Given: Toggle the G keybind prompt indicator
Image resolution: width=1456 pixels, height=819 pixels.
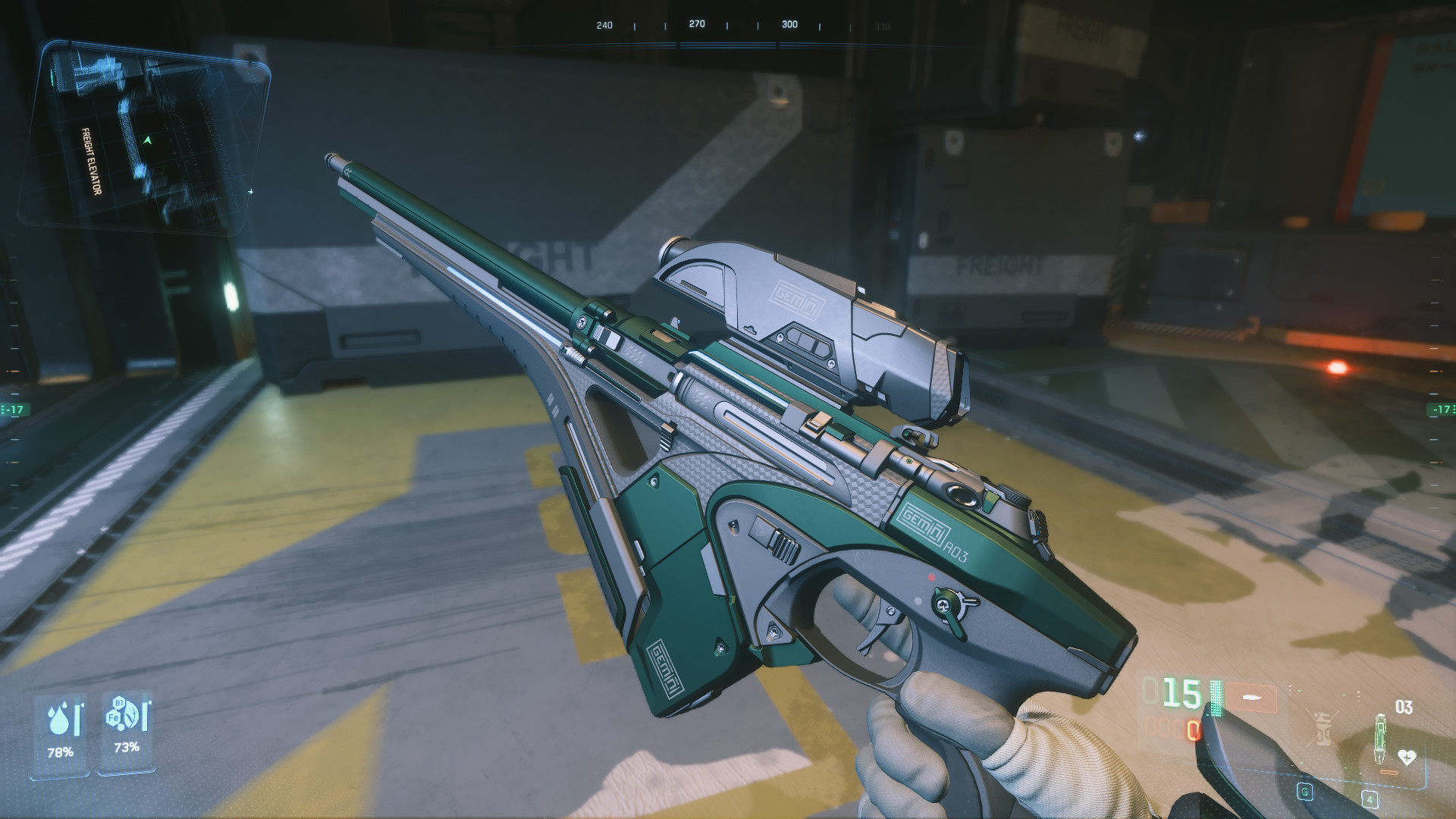Looking at the screenshot, I should tap(1305, 793).
